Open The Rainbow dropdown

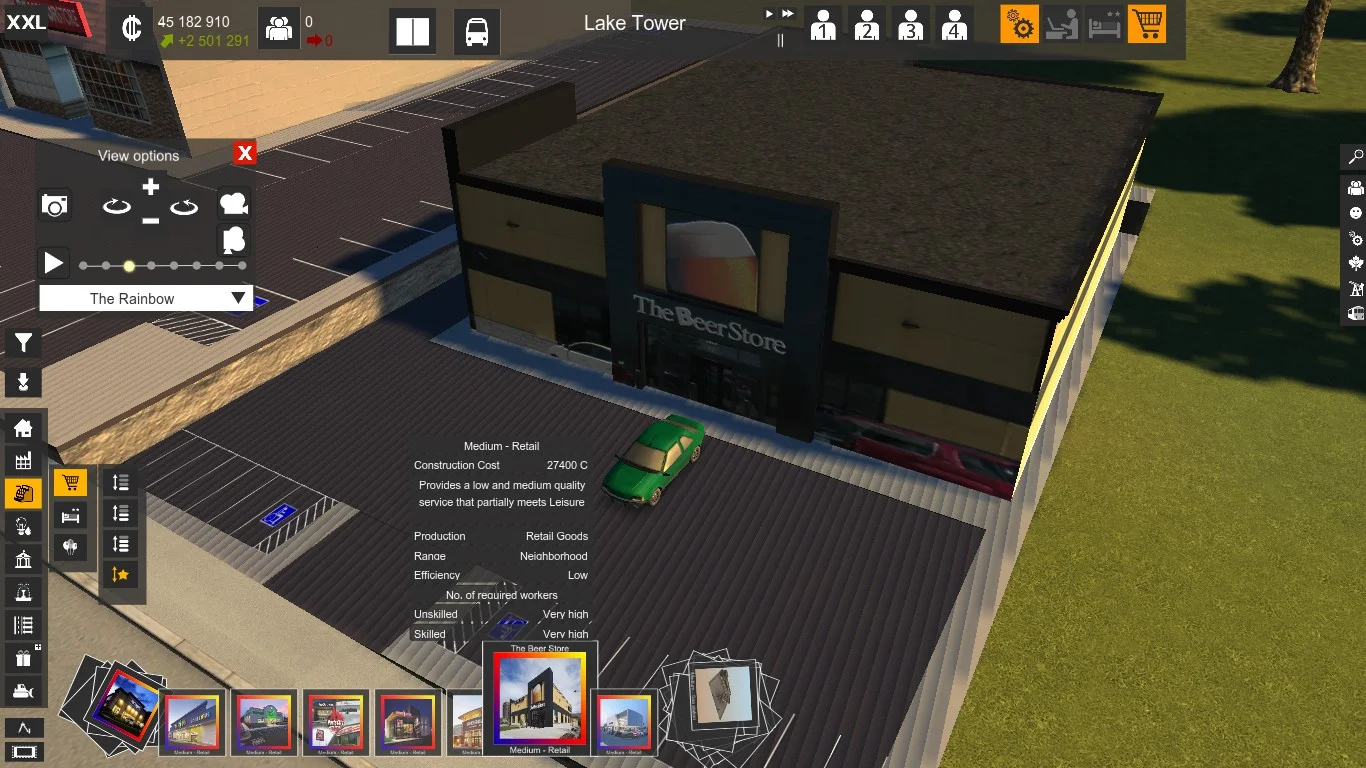(x=146, y=298)
